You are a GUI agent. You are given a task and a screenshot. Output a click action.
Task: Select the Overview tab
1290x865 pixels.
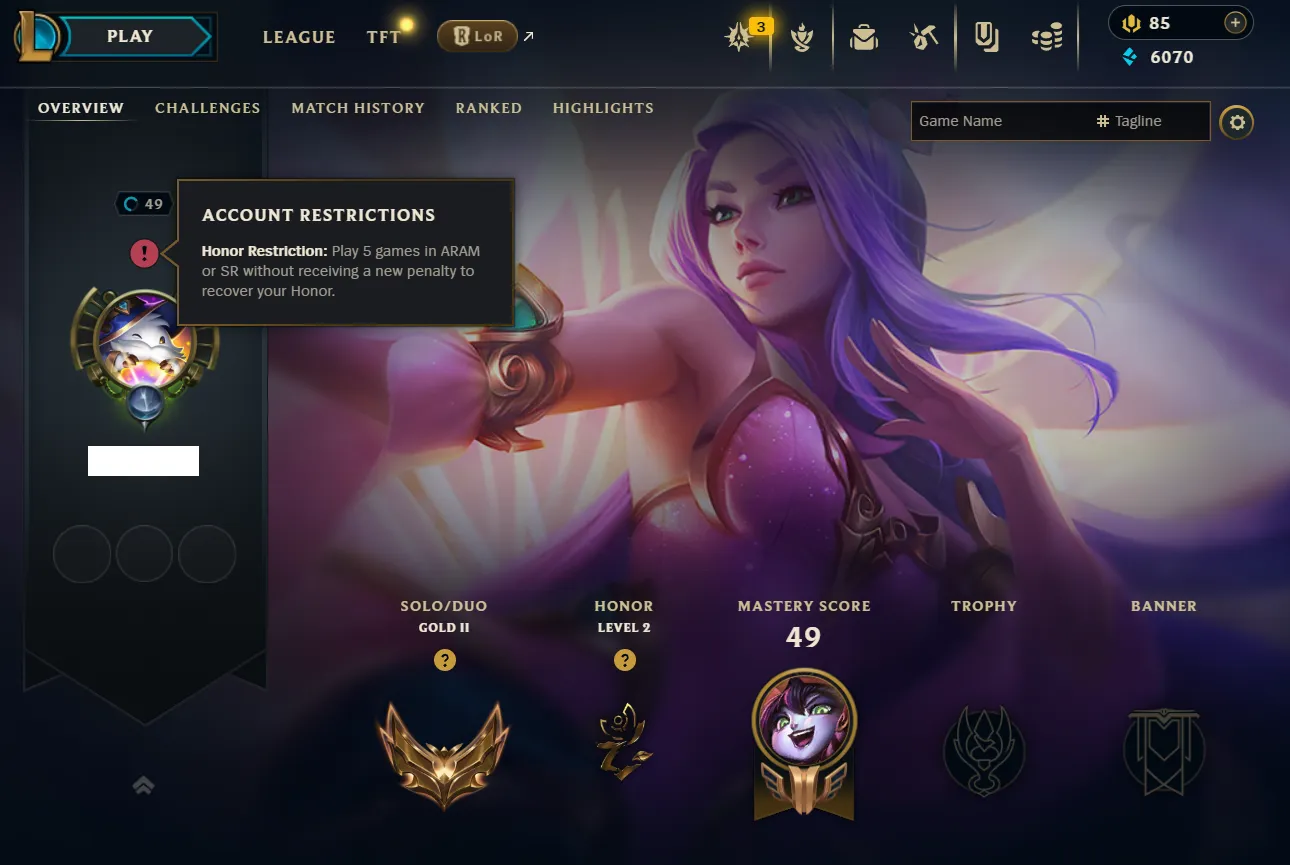[x=81, y=108]
